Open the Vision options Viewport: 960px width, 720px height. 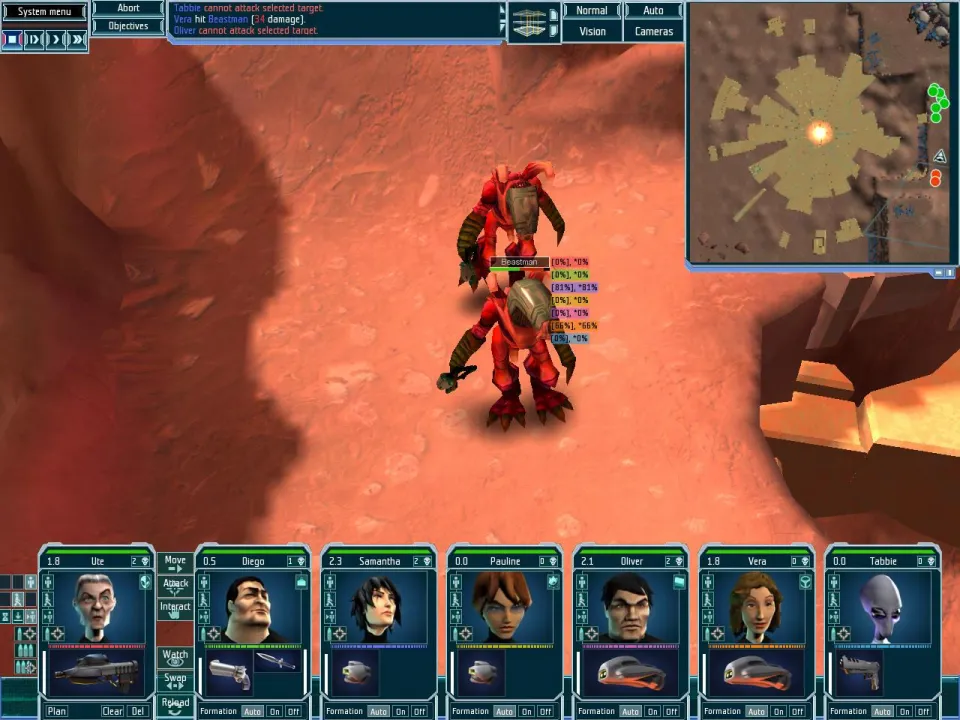[592, 31]
